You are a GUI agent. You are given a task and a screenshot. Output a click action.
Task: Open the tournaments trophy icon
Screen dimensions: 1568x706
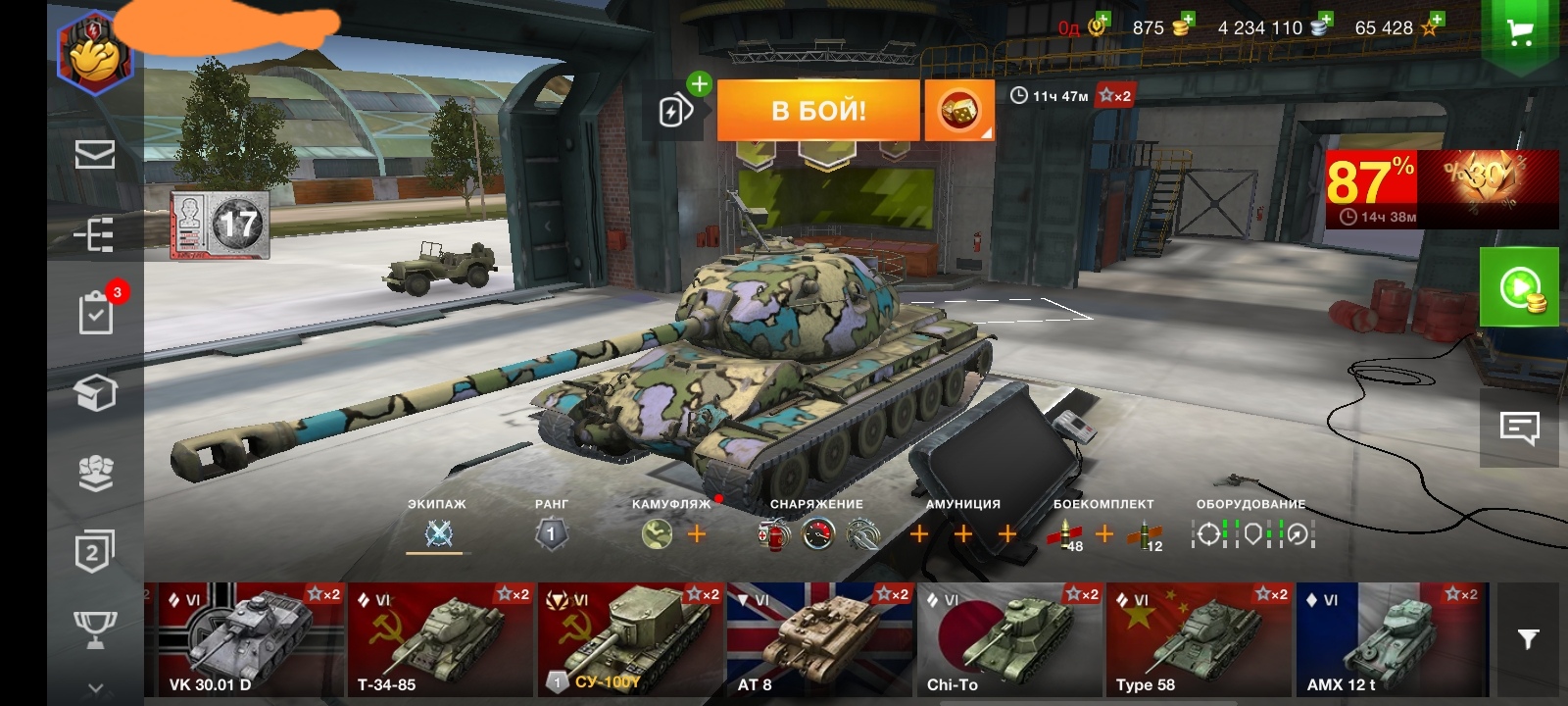pyautogui.click(x=95, y=628)
